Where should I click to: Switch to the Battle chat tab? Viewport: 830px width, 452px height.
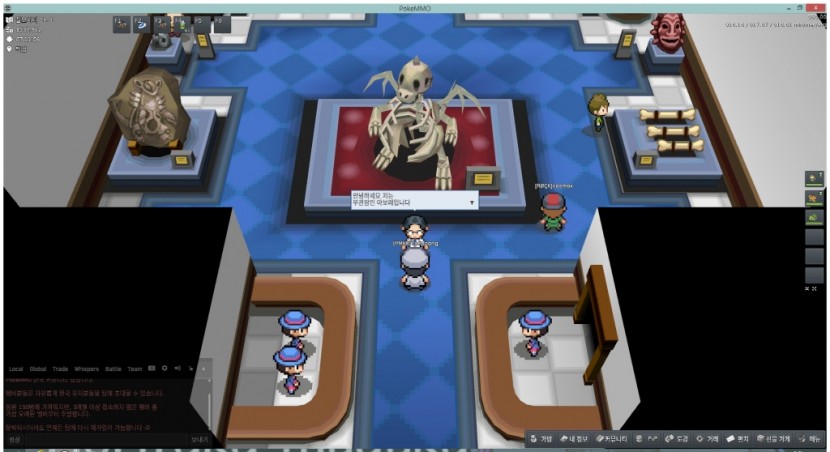tap(113, 369)
